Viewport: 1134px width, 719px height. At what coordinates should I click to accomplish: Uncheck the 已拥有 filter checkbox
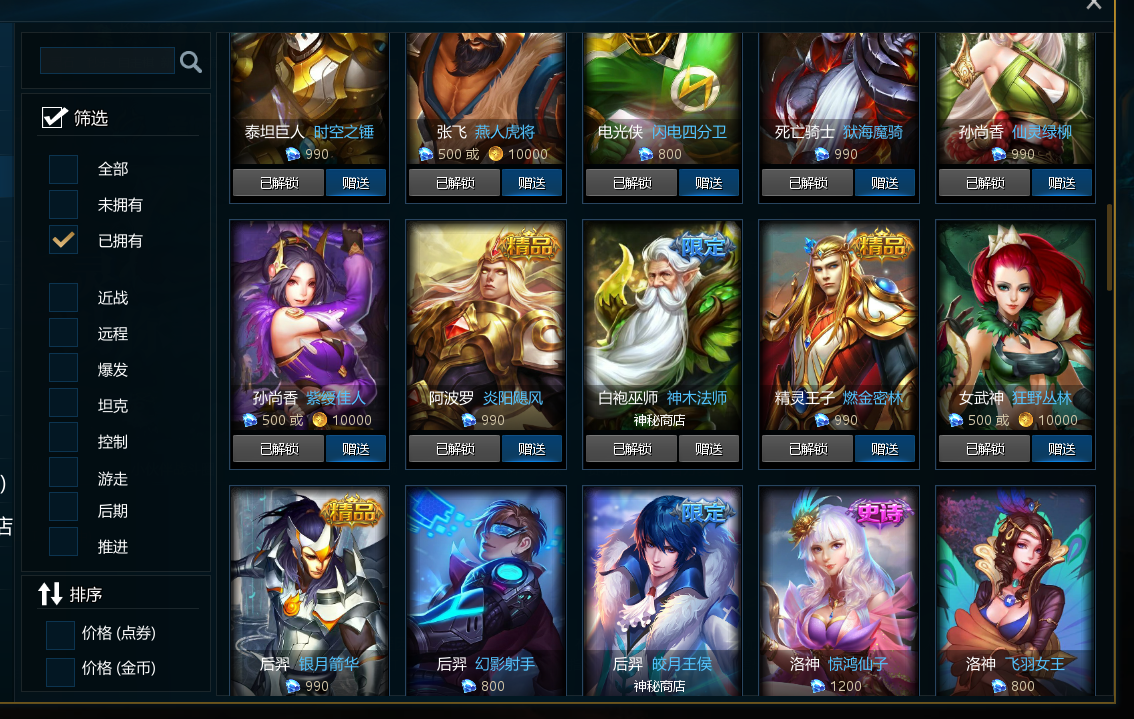(x=64, y=241)
